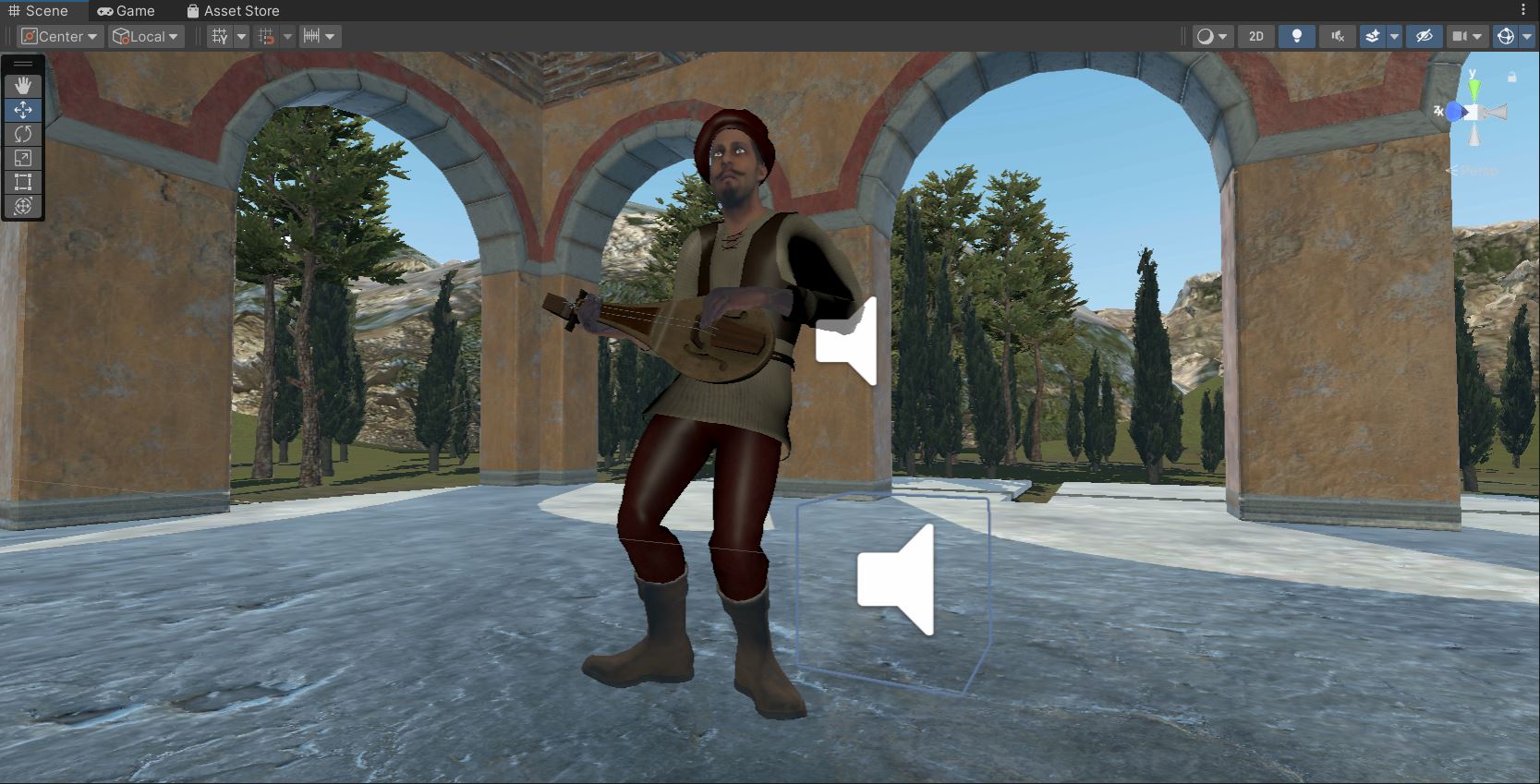
Task: Open the Local handle rotation dropdown
Action: pos(144,36)
